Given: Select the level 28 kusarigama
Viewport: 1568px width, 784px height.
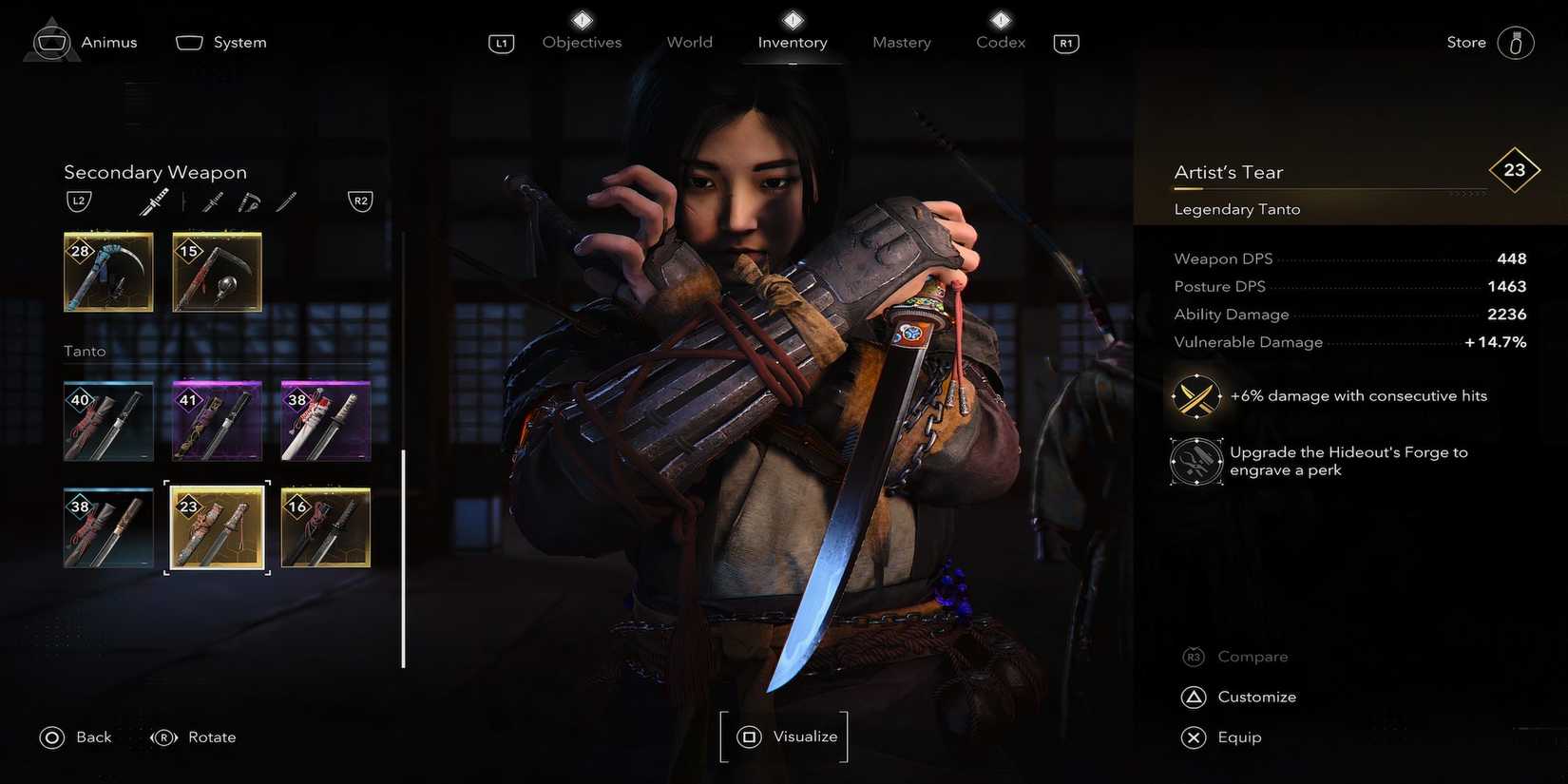Looking at the screenshot, I should [x=107, y=272].
